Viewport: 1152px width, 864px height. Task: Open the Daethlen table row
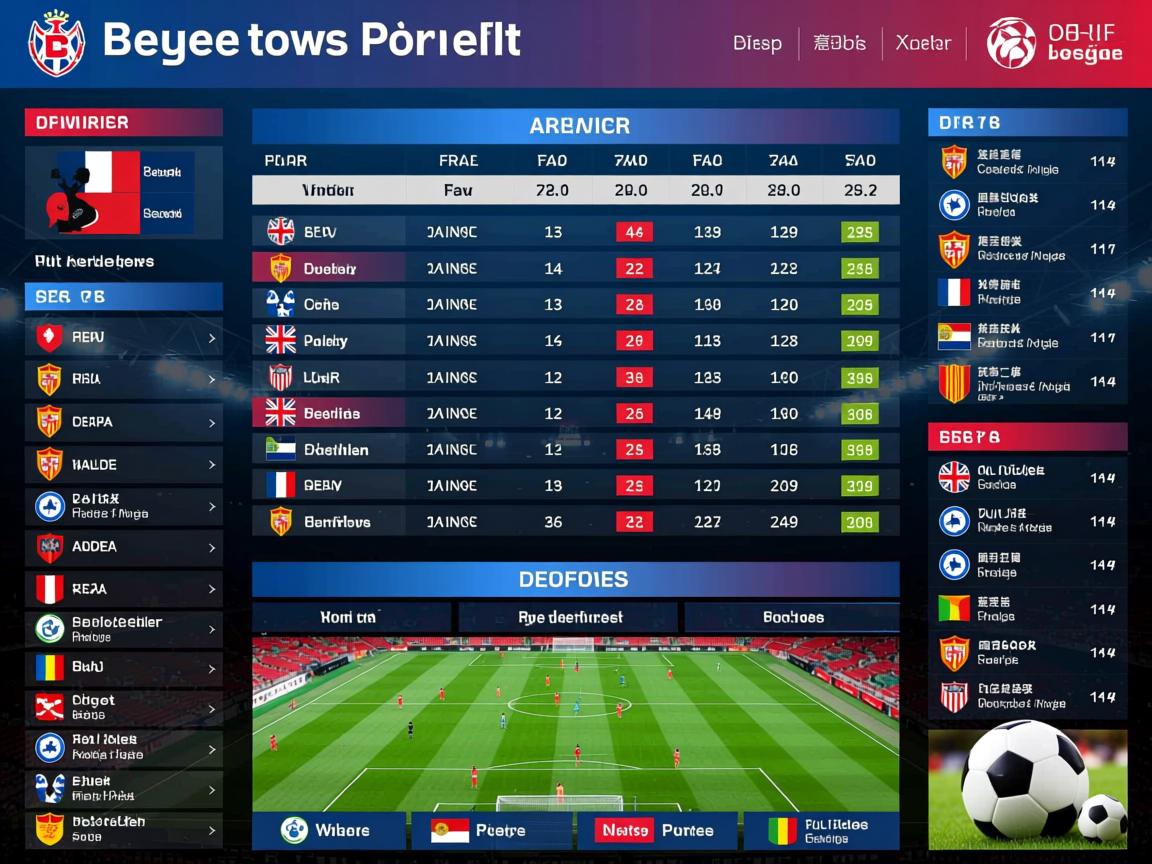click(575, 450)
